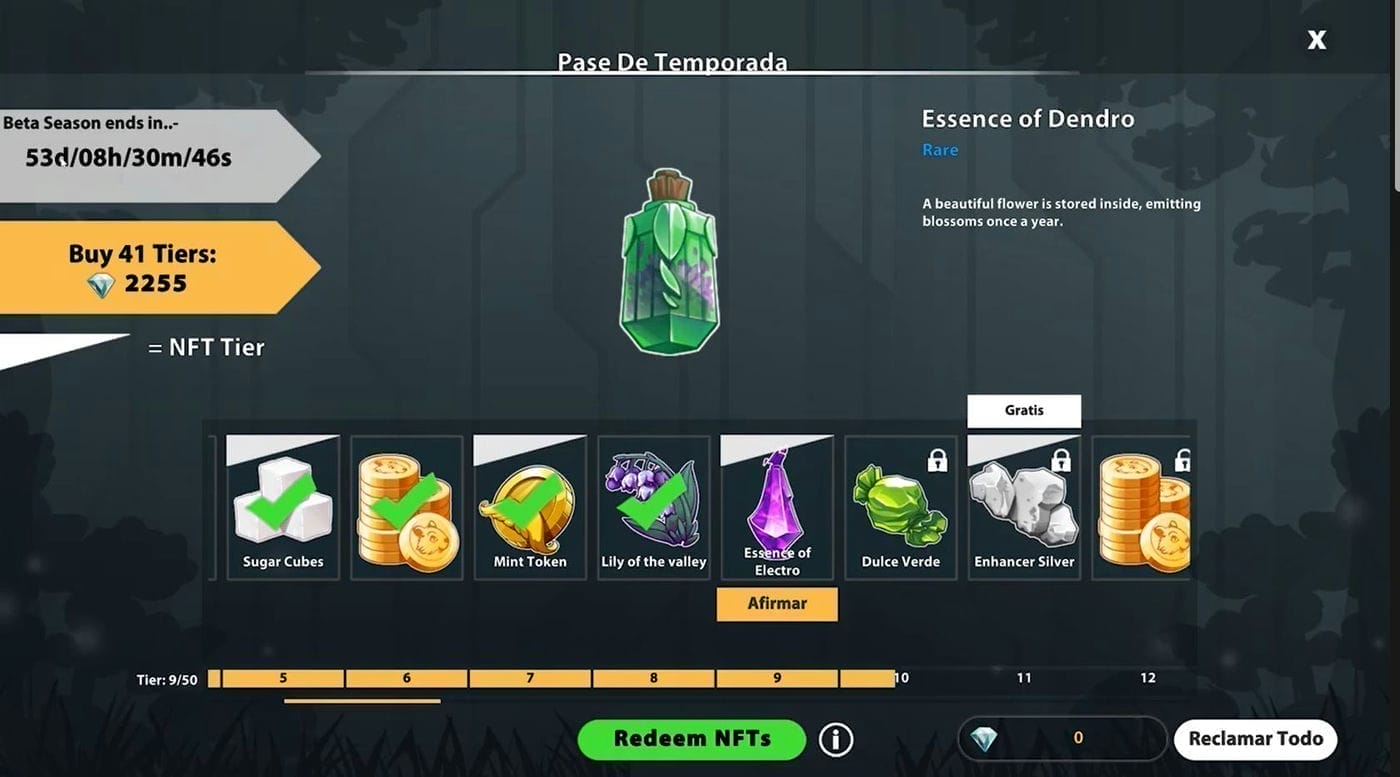Image resolution: width=1400 pixels, height=777 pixels.
Task: Click the gem balance counter
Action: tap(1062, 739)
